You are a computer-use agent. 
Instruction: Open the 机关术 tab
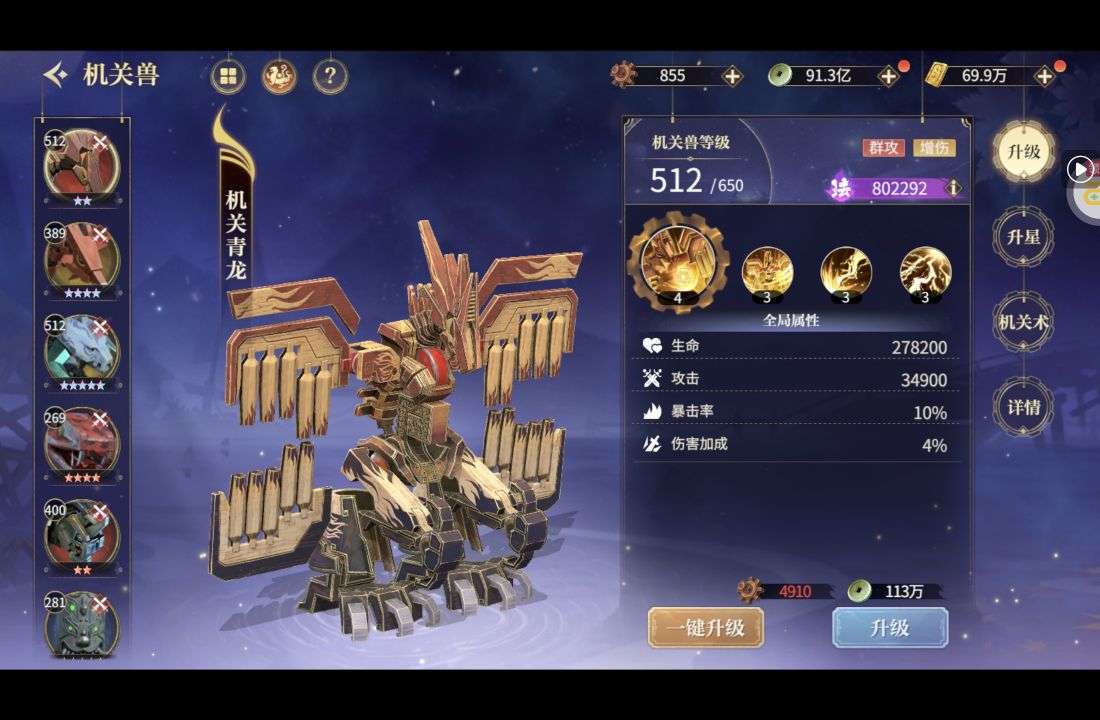[x=1024, y=322]
